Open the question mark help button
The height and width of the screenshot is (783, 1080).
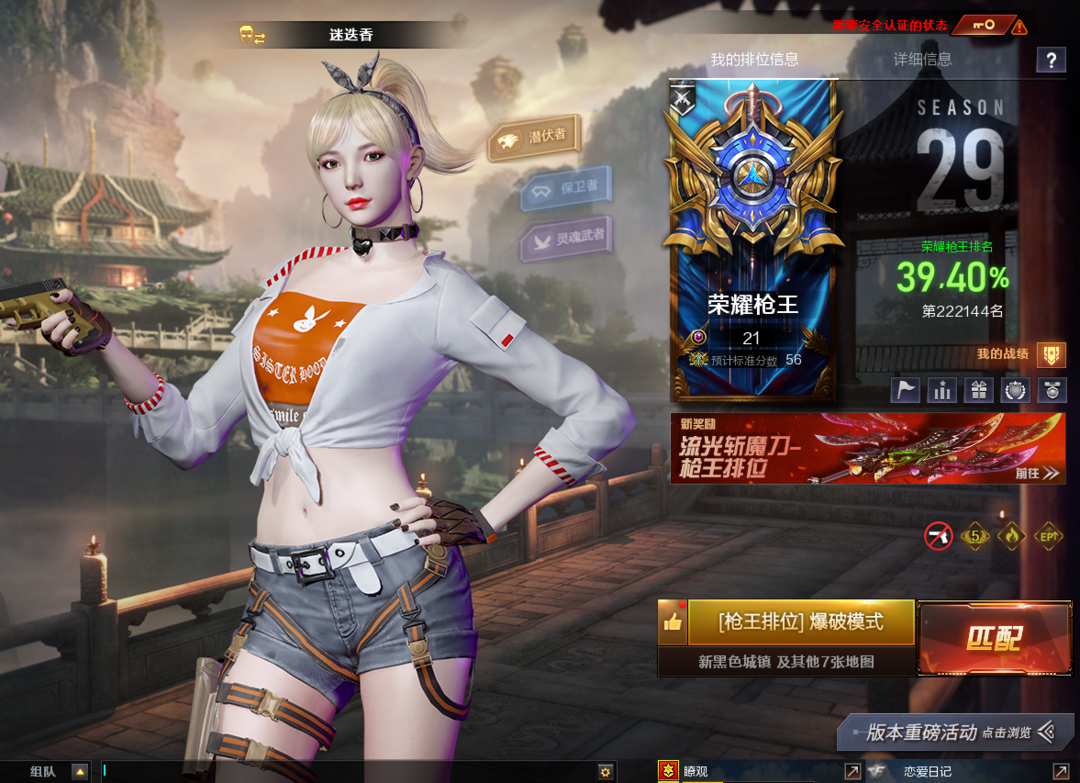(x=1050, y=60)
